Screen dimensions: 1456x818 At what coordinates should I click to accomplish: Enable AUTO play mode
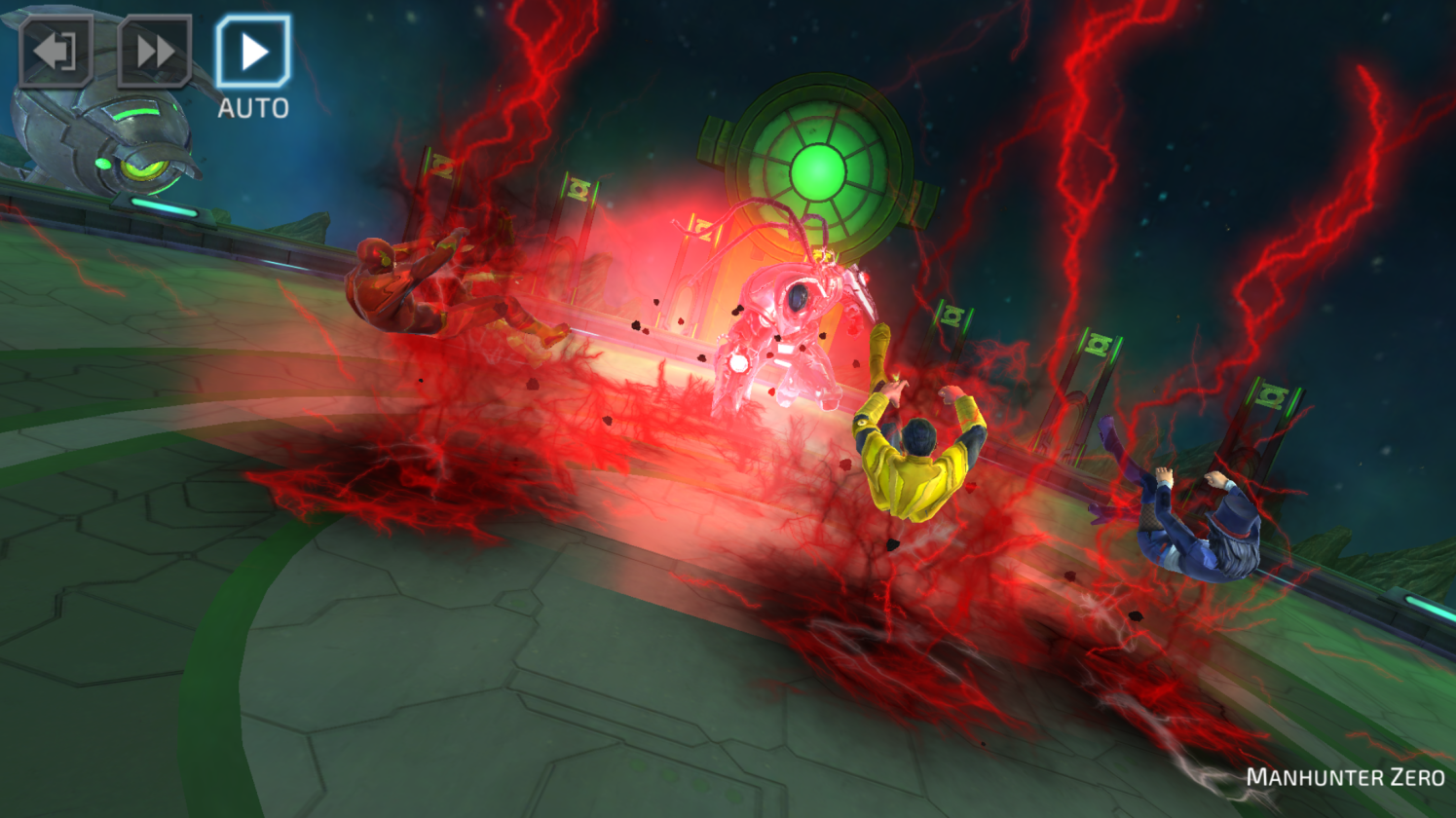[x=253, y=52]
